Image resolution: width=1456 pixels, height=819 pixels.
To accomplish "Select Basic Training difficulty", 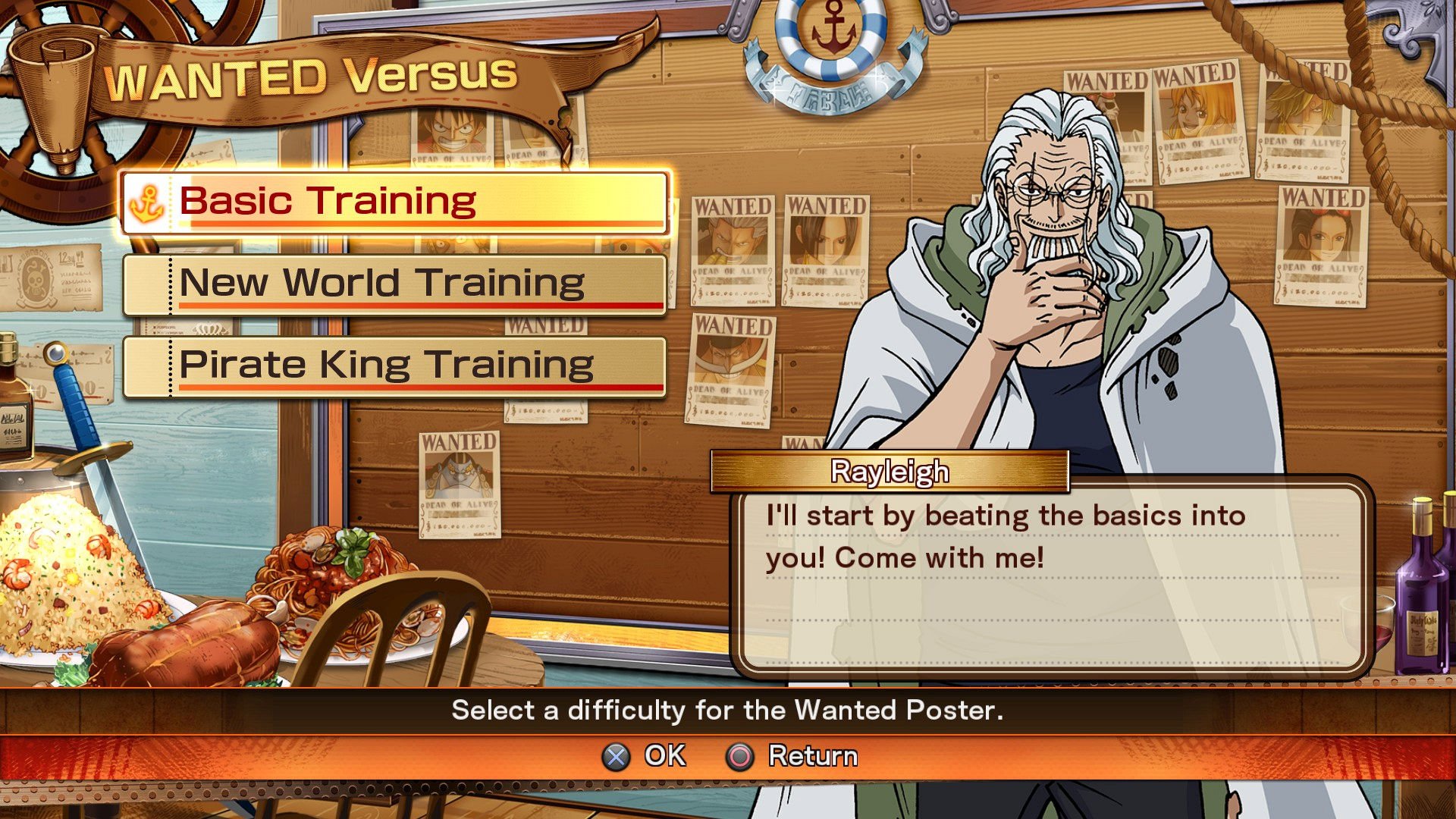I will (x=394, y=202).
